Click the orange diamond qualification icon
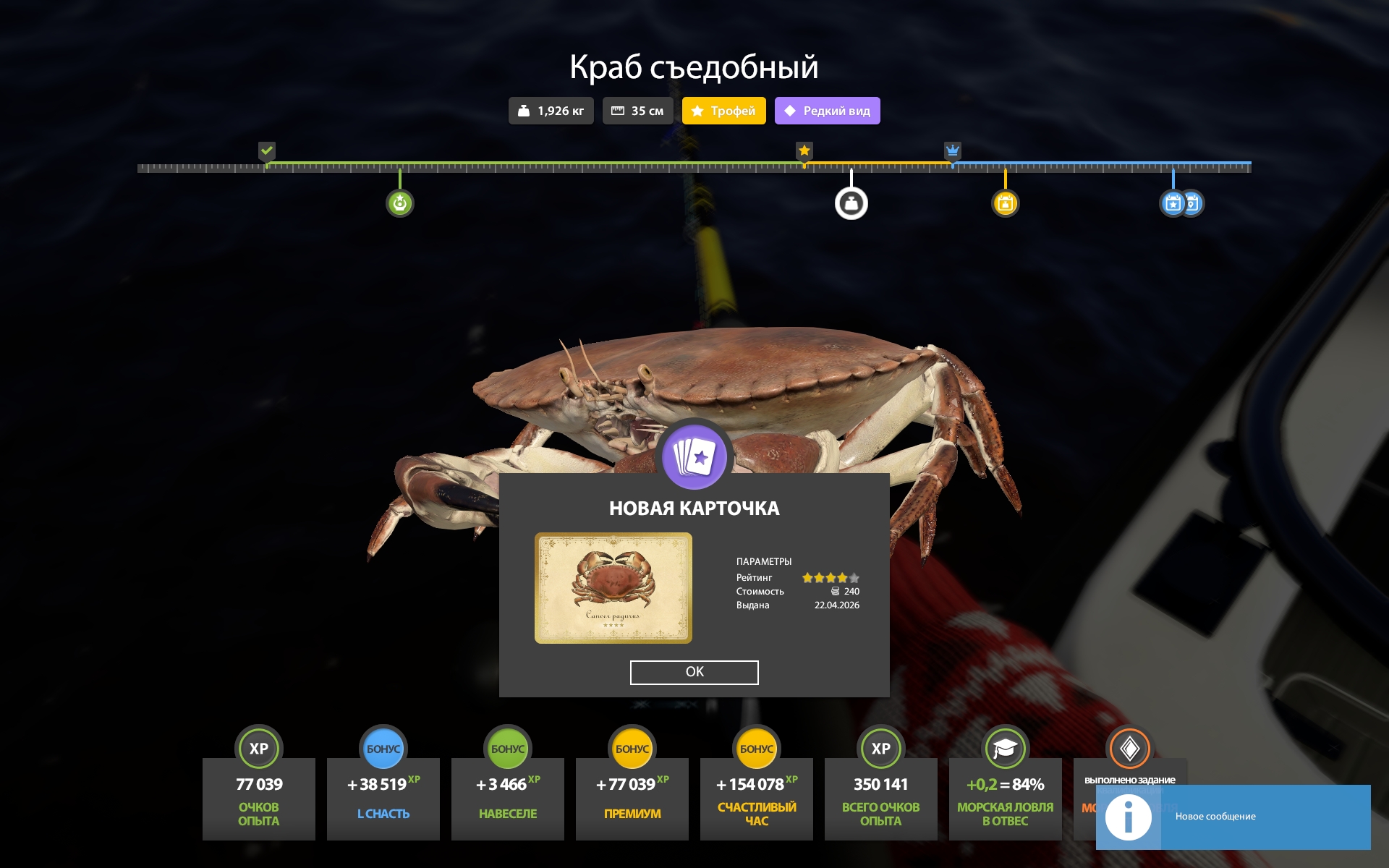This screenshot has height=868, width=1389. point(1129,749)
